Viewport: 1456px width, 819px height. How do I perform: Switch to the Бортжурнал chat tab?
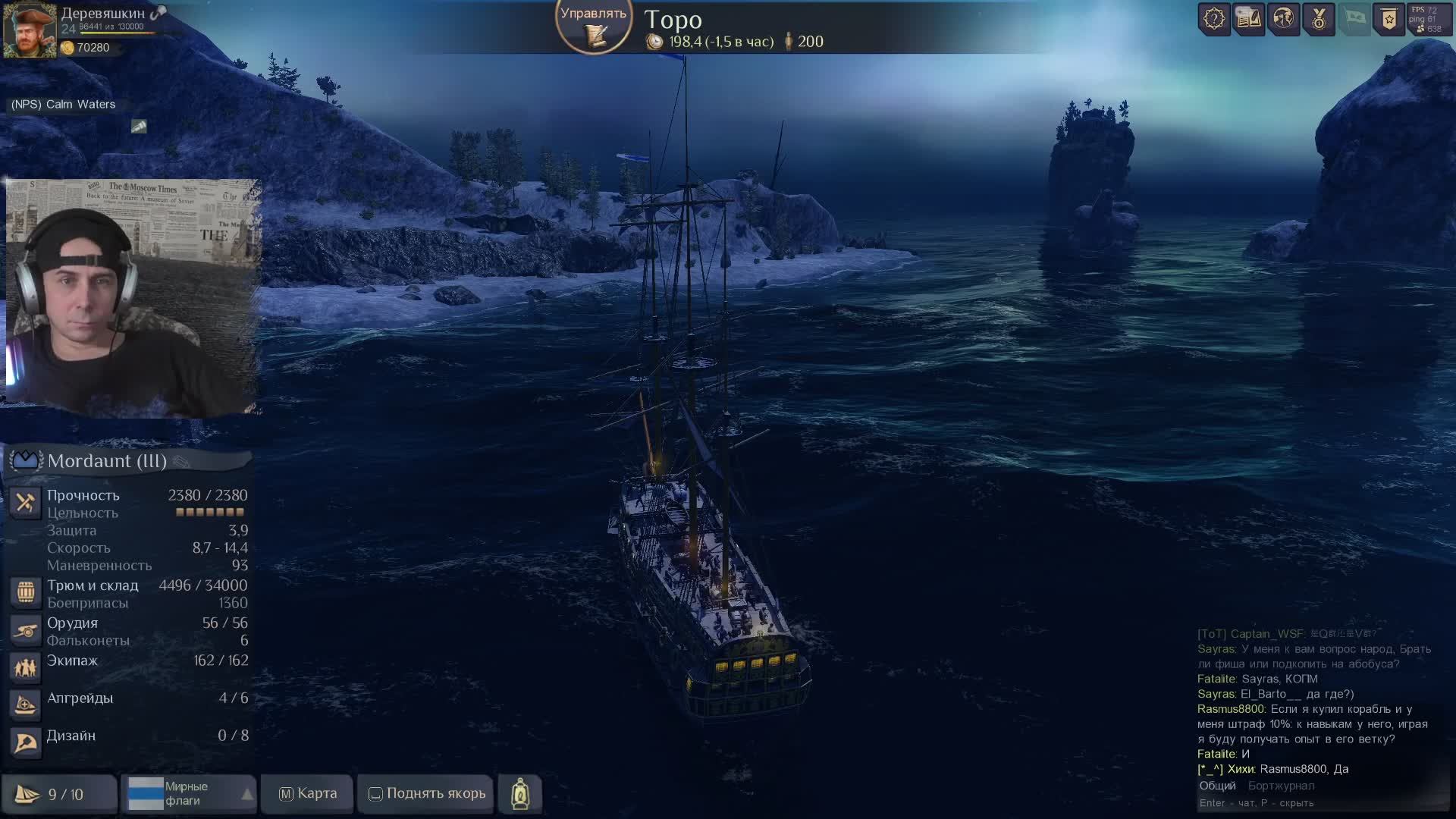1281,786
